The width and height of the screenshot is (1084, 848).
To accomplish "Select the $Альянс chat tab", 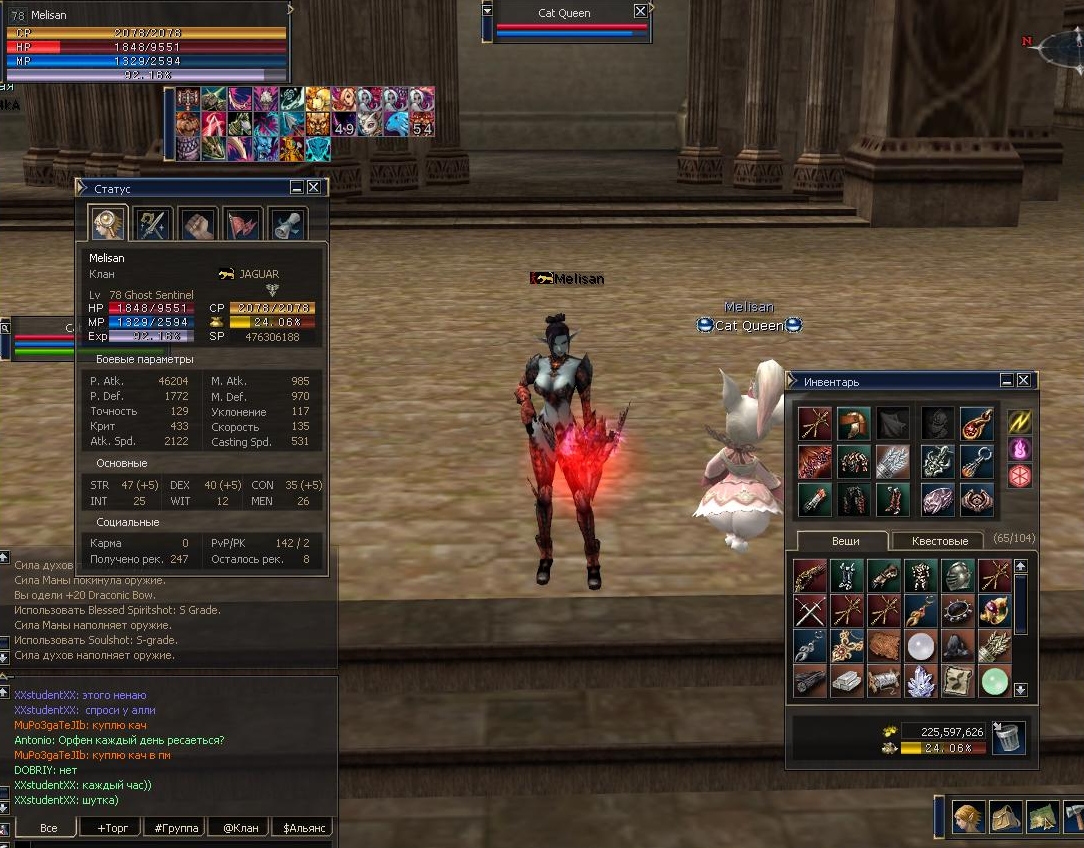I will 304,828.
